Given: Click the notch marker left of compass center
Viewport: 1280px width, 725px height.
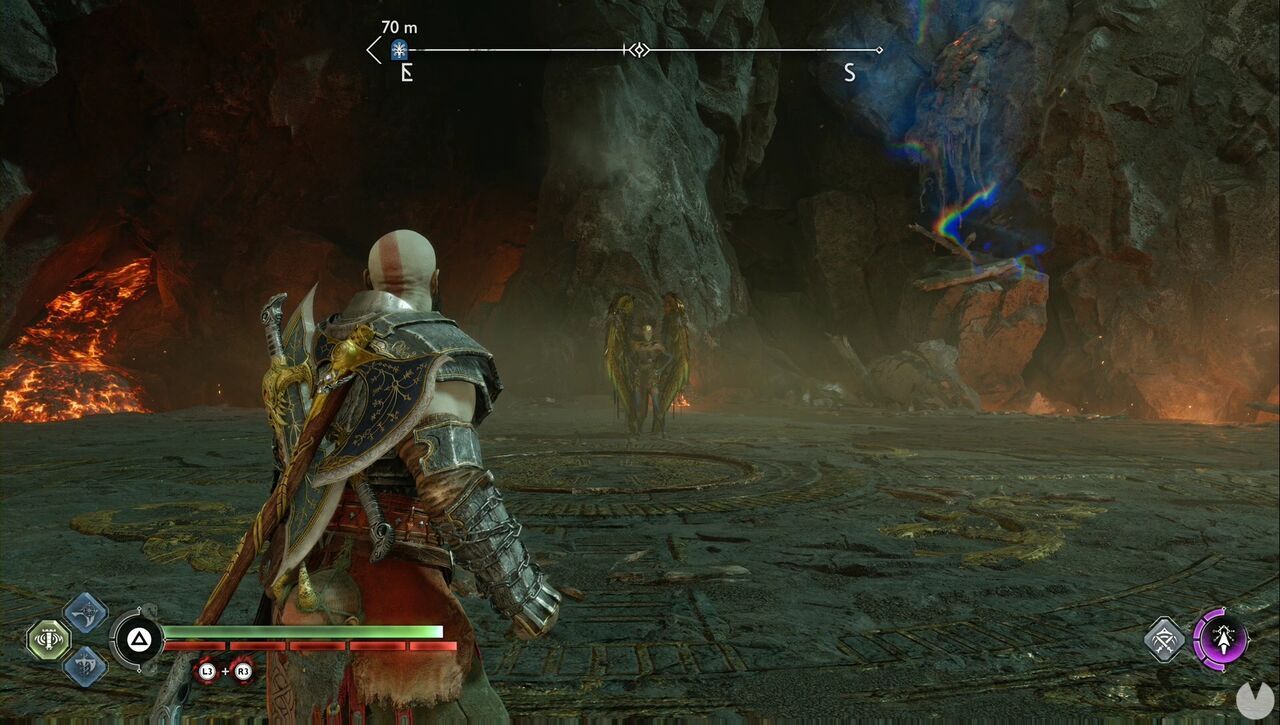Looking at the screenshot, I should pos(625,50).
